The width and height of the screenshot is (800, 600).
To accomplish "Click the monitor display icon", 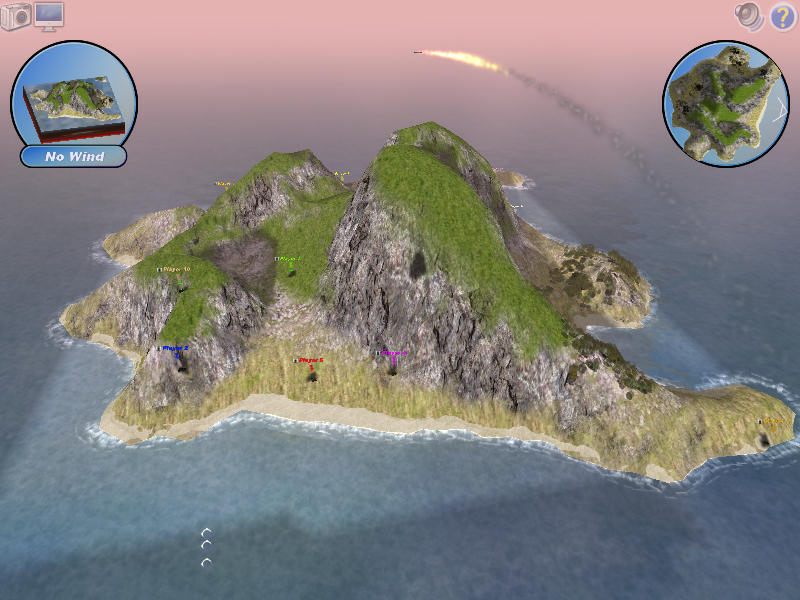I will pos(49,15).
